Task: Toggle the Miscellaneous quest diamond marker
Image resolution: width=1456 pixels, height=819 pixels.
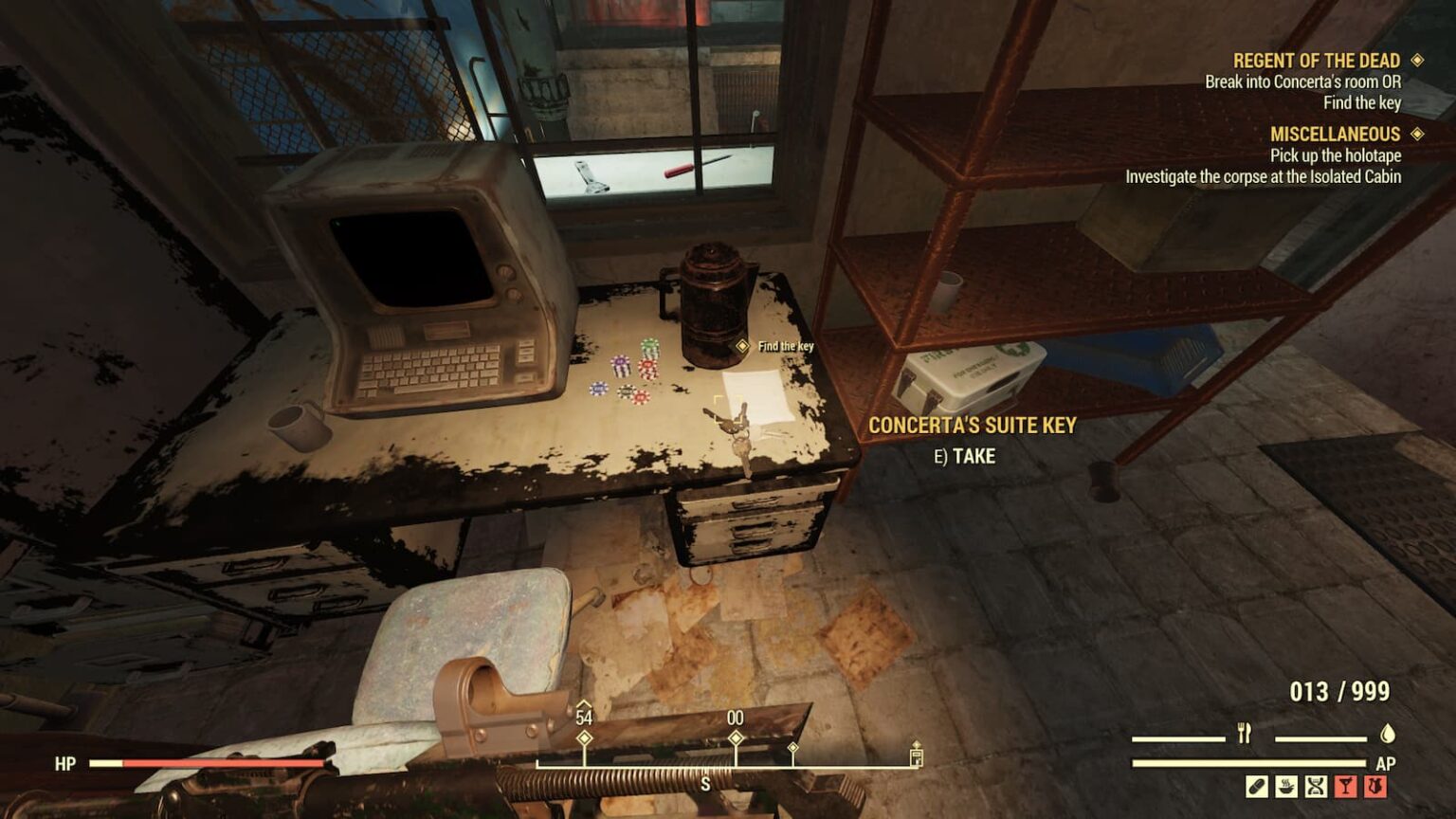Action: pos(1418,133)
